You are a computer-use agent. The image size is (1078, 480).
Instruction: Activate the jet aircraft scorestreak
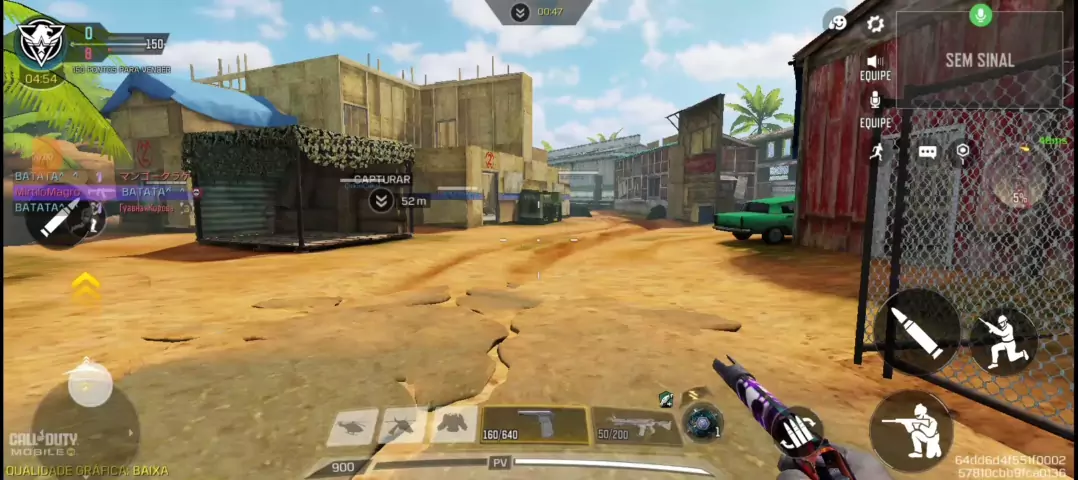click(402, 426)
